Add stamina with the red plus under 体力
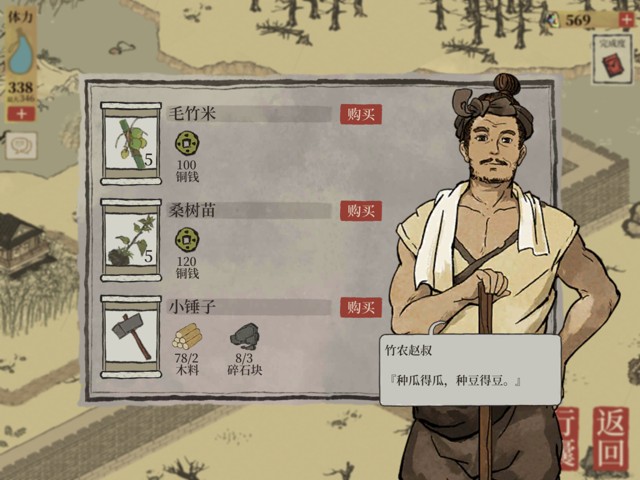The height and width of the screenshot is (480, 640). [20, 113]
